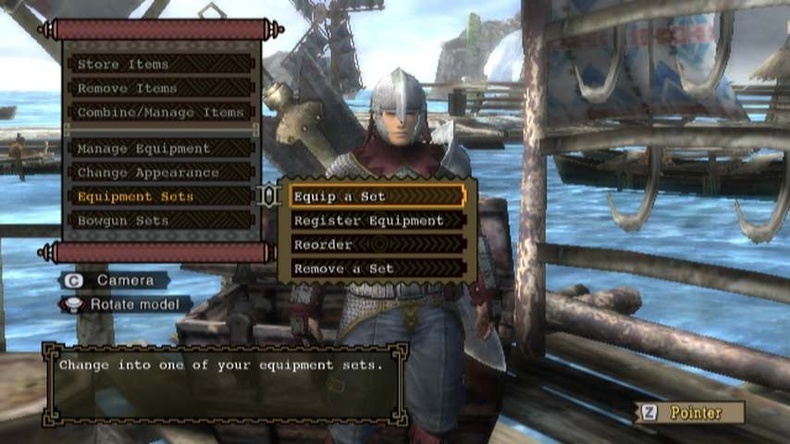Select Remove Items from the menu
Image resolution: width=790 pixels, height=444 pixels.
coord(160,88)
